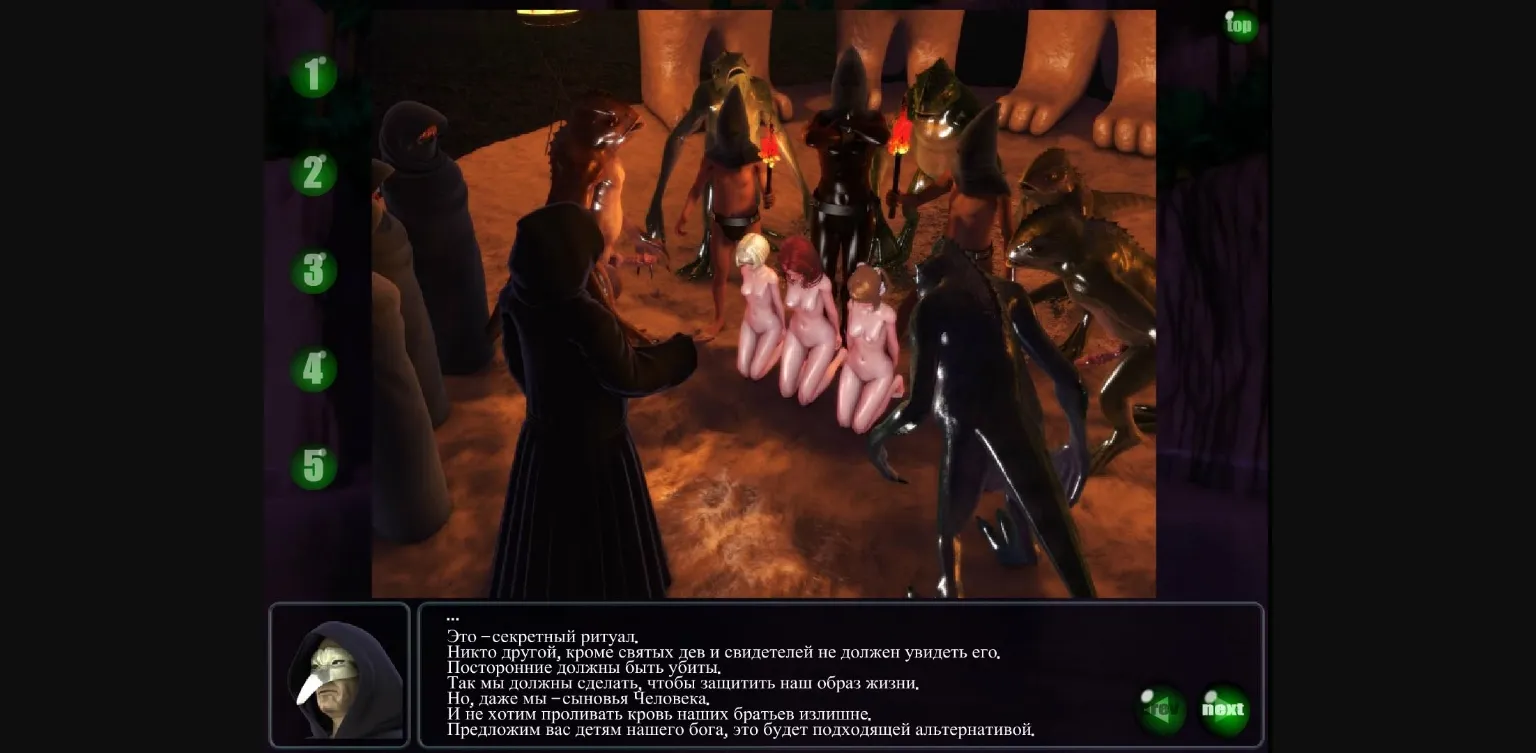
Task: Select scene number 4 in the sidebar
Action: tap(313, 371)
